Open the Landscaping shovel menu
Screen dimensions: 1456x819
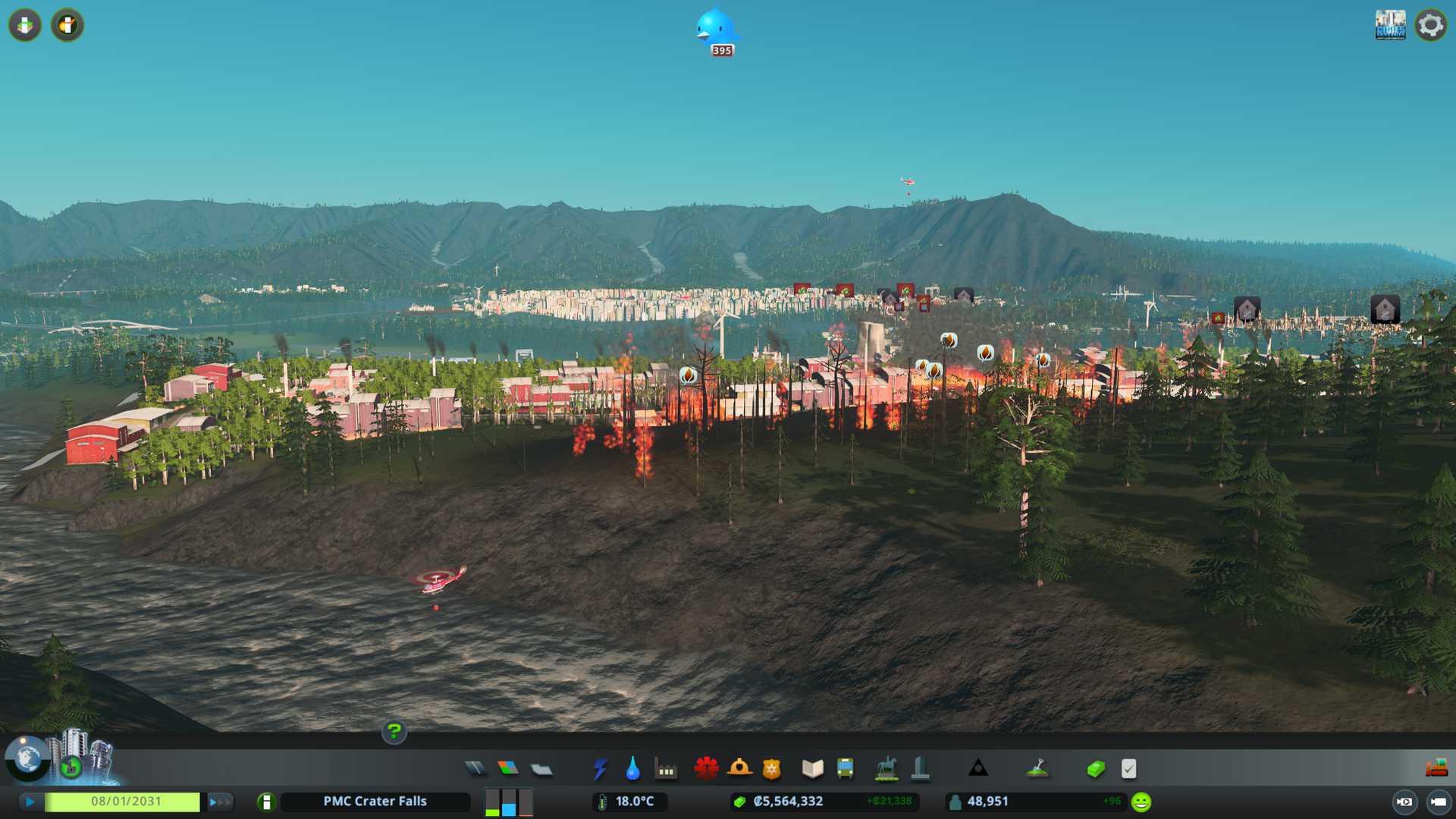(x=1037, y=769)
